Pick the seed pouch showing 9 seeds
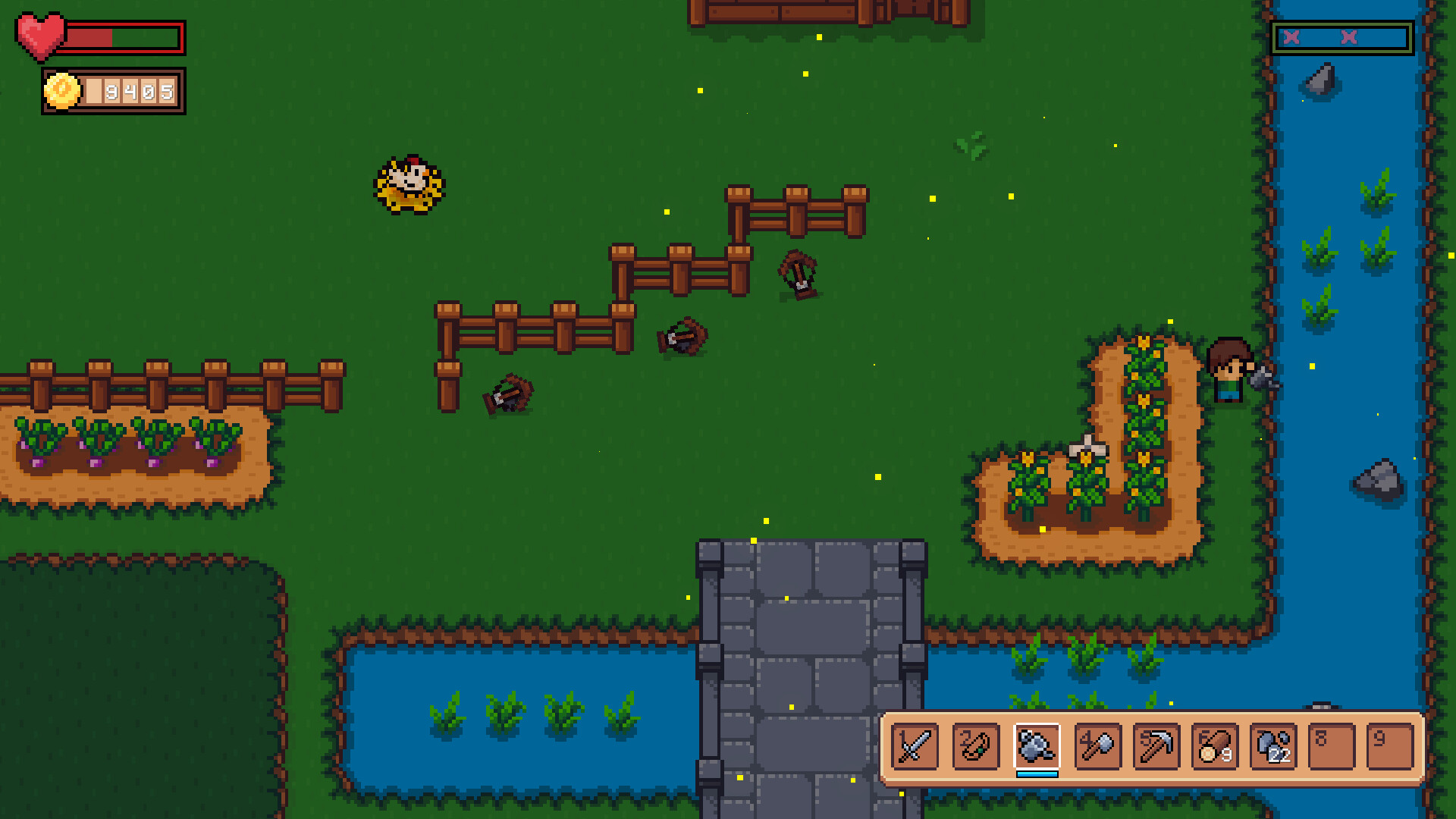1456x819 pixels. pos(1213,747)
